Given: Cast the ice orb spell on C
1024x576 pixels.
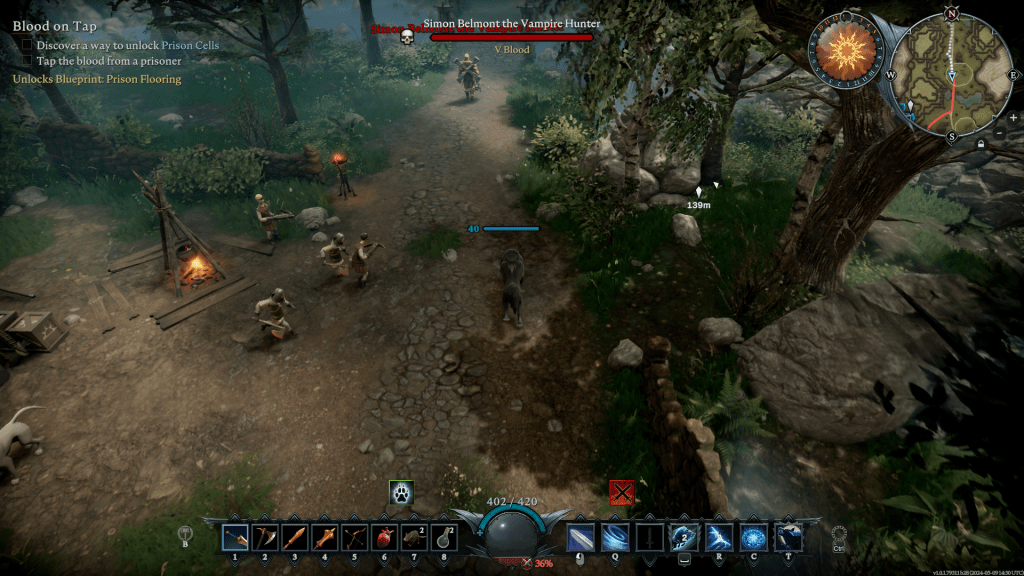Looking at the screenshot, I should click(754, 538).
